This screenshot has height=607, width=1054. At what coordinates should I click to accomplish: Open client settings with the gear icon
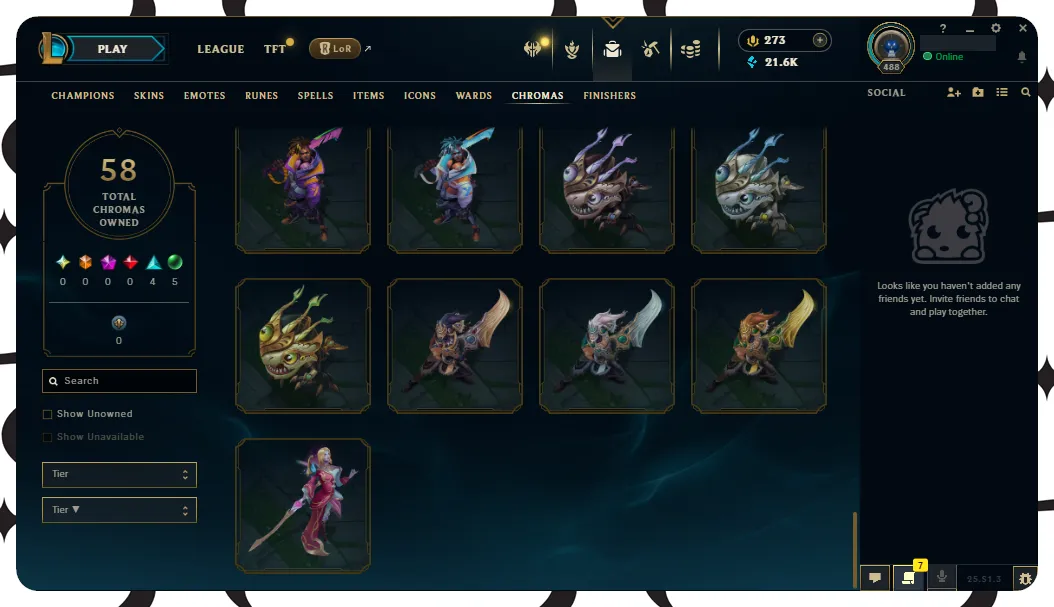click(x=996, y=29)
